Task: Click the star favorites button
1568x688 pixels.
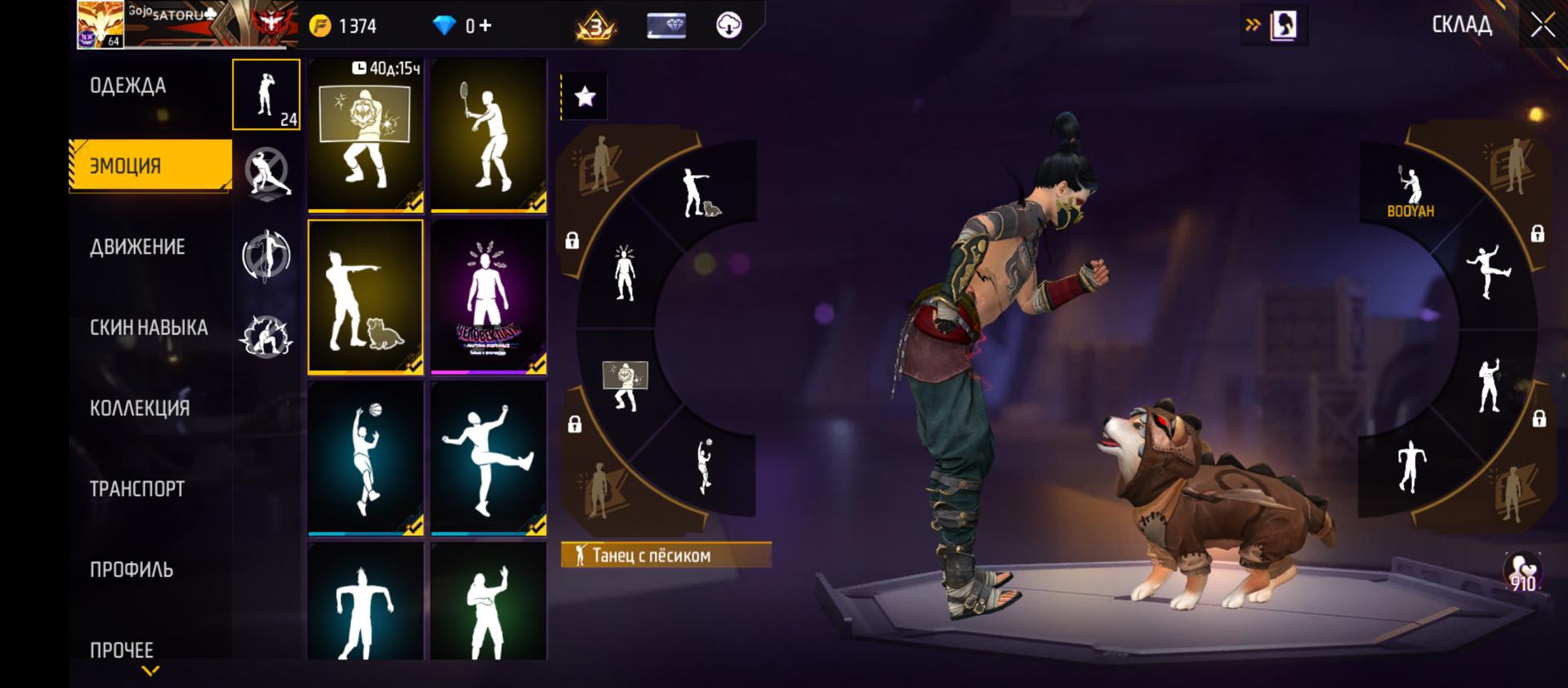Action: 585,97
